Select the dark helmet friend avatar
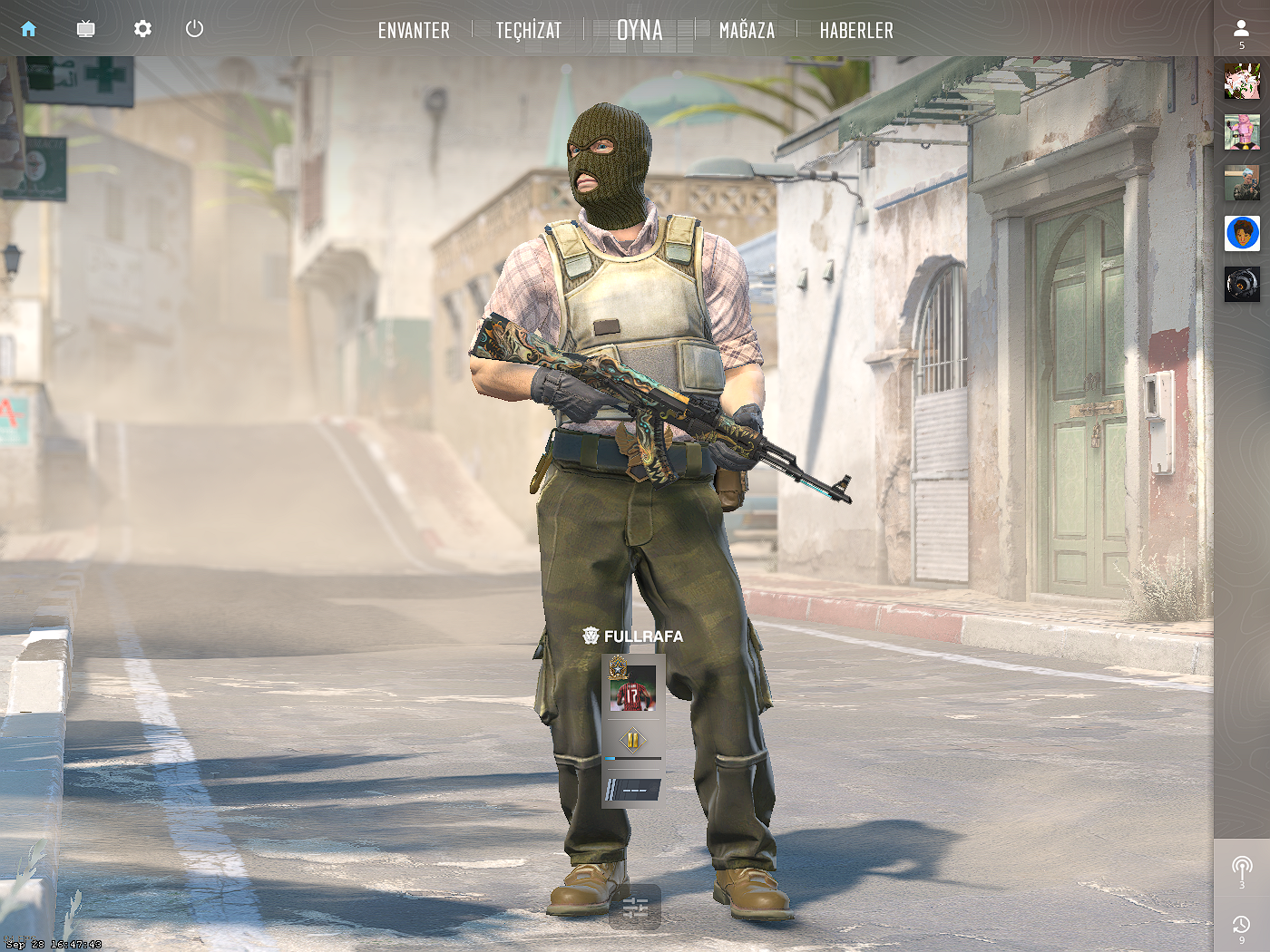 (x=1242, y=285)
